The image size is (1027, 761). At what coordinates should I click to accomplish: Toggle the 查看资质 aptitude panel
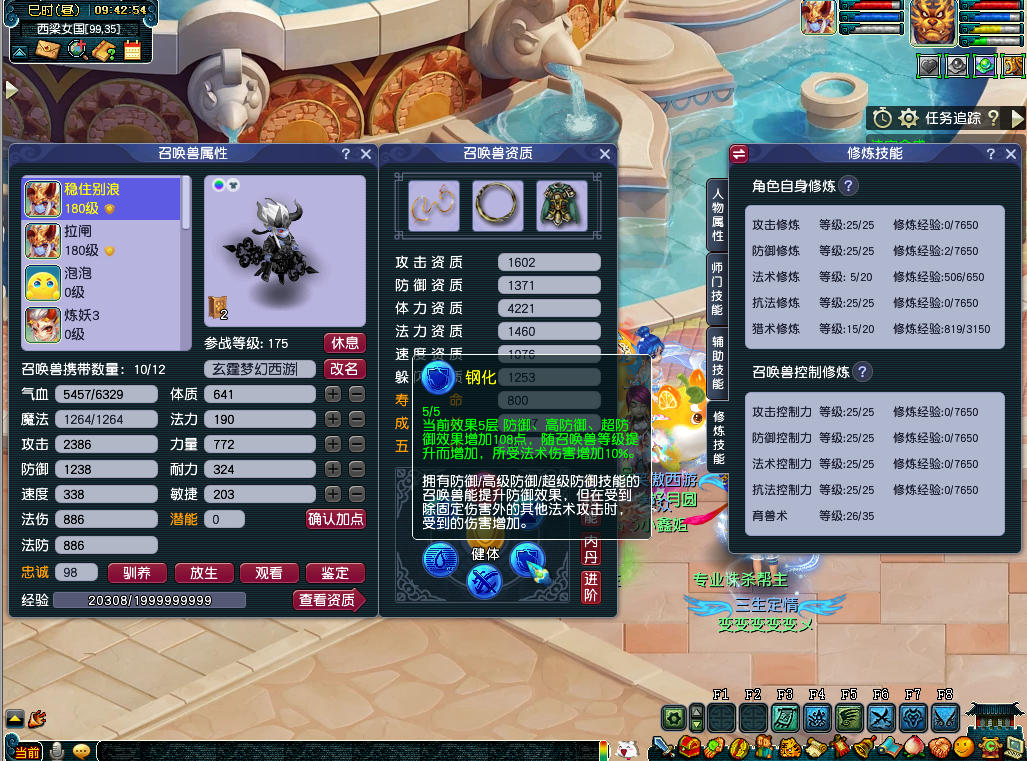[328, 600]
